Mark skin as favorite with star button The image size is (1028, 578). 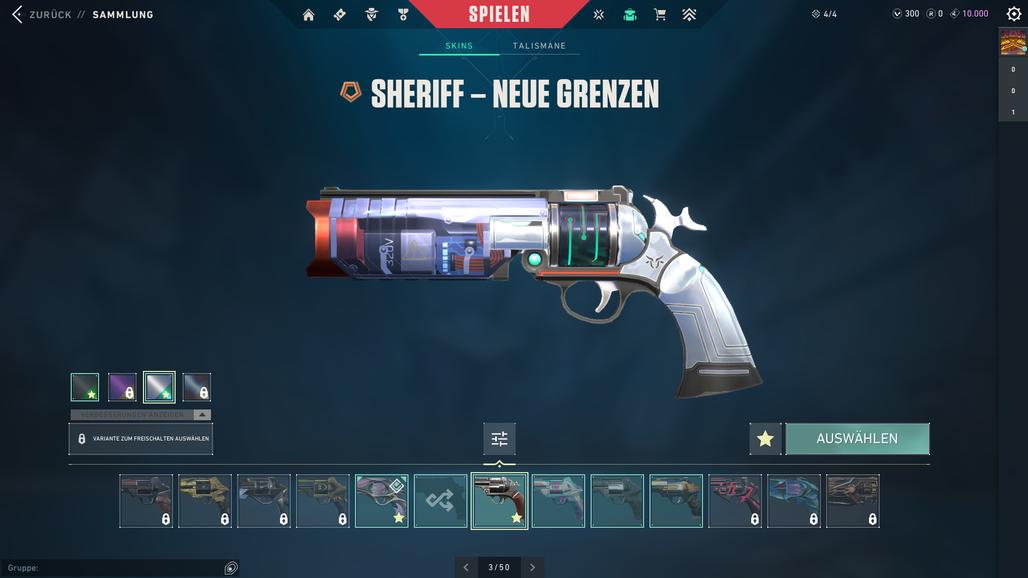[x=765, y=439]
